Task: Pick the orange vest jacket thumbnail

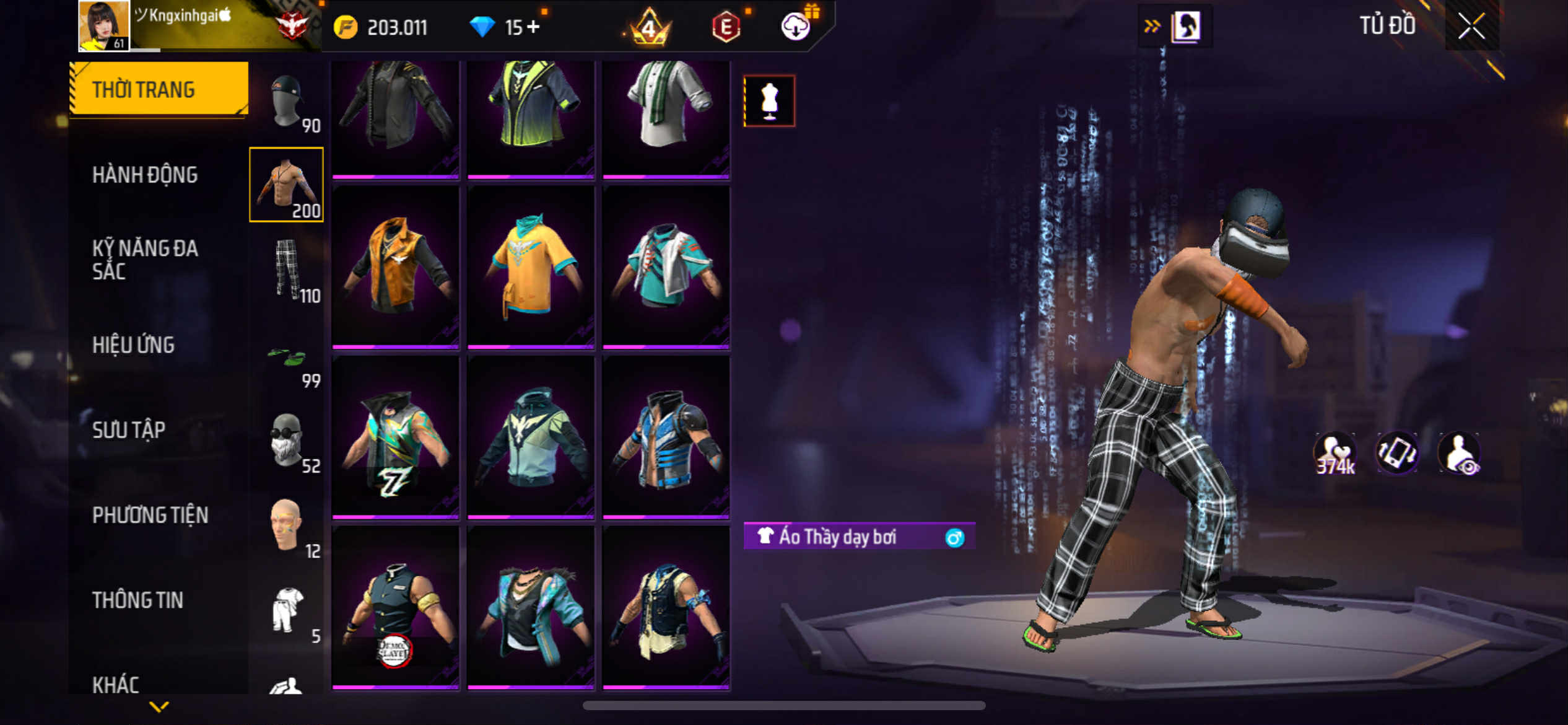Action: pos(396,265)
